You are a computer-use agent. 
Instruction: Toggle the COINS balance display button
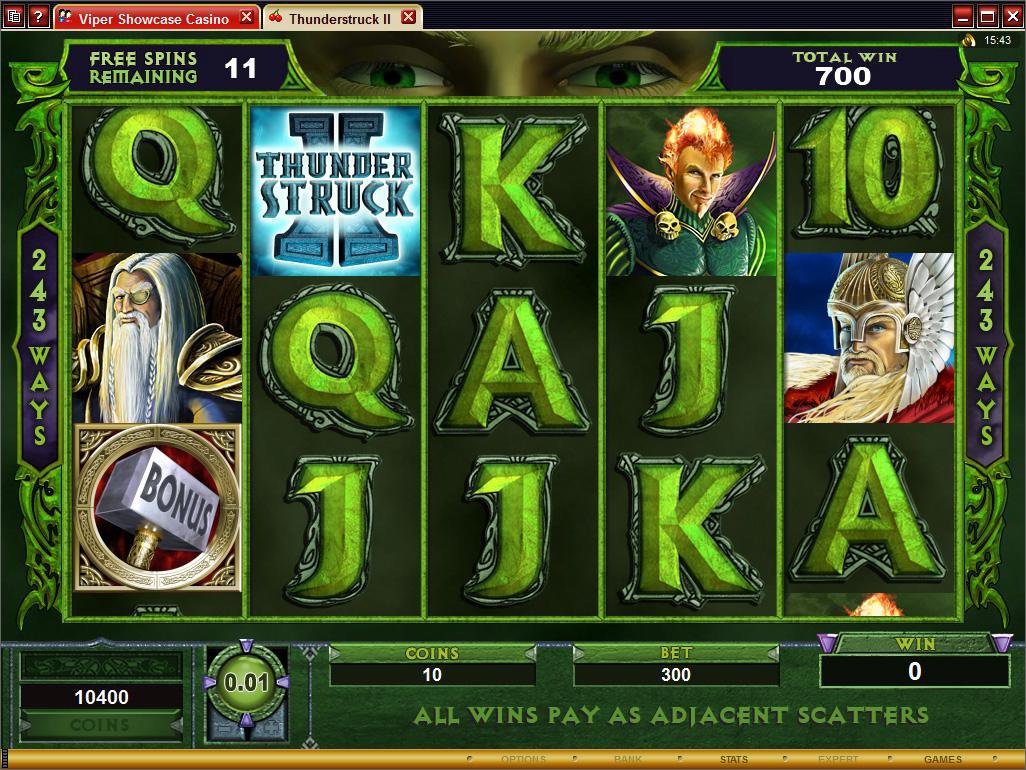(99, 725)
